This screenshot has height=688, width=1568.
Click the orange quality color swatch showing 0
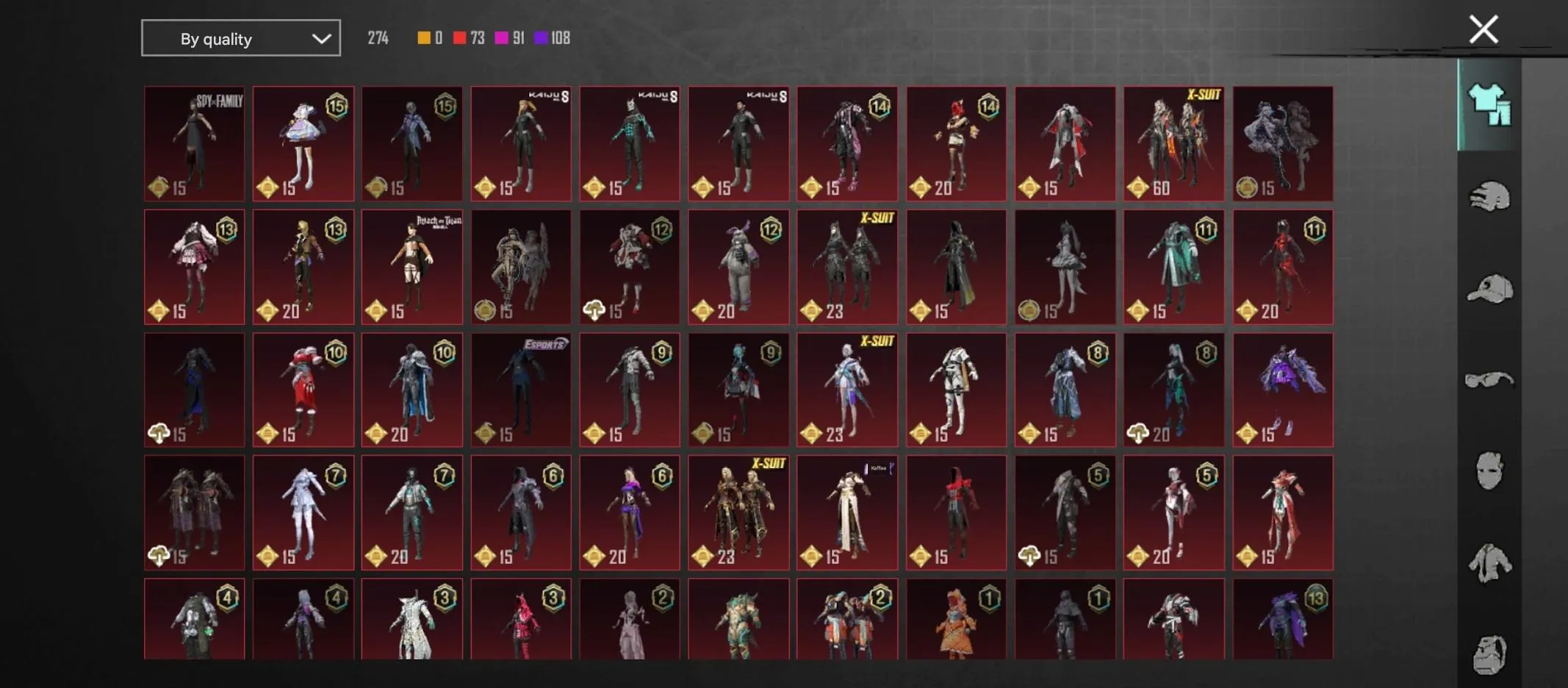click(424, 37)
